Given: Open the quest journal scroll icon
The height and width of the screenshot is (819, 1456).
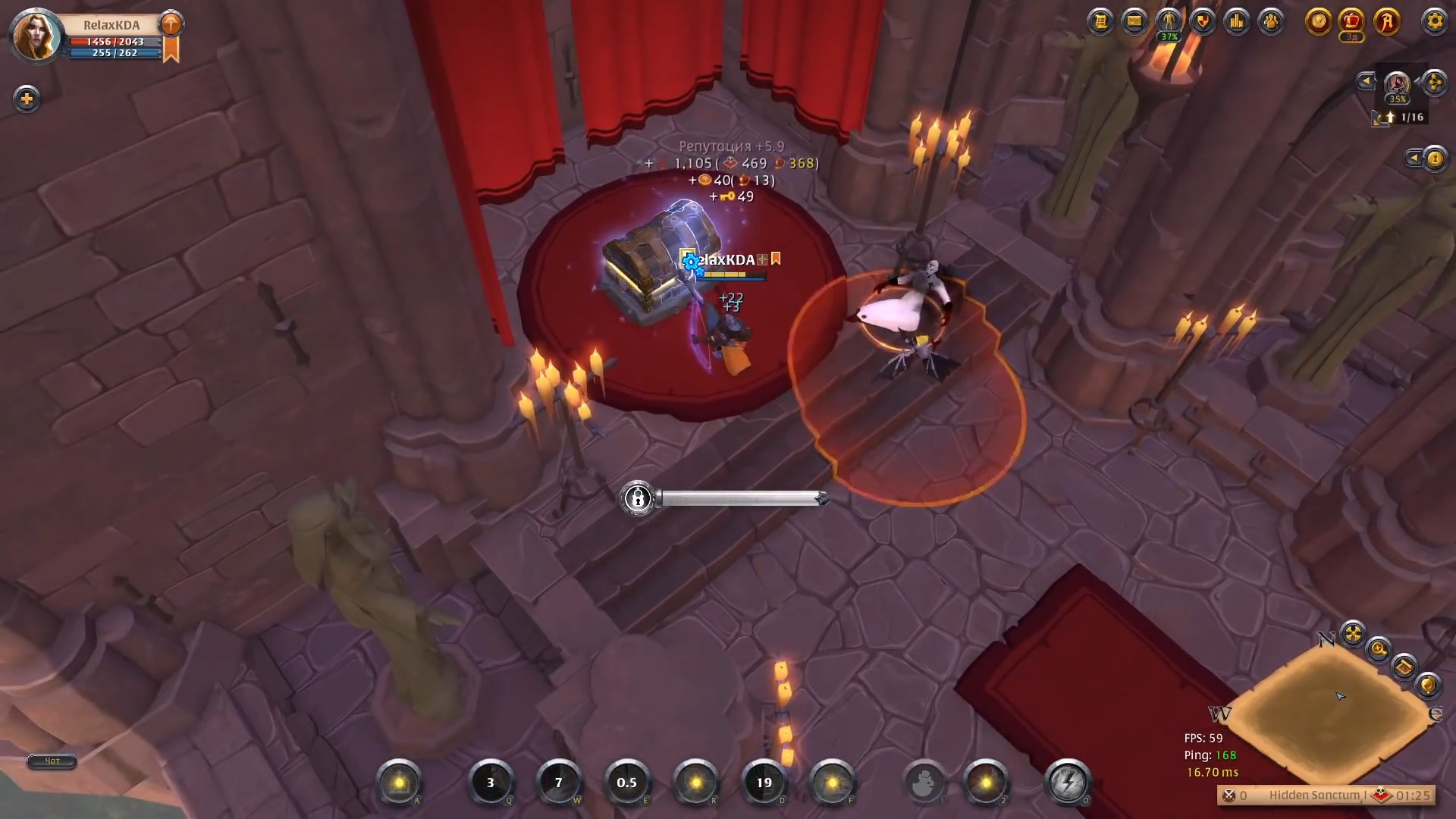Looking at the screenshot, I should tap(1100, 21).
